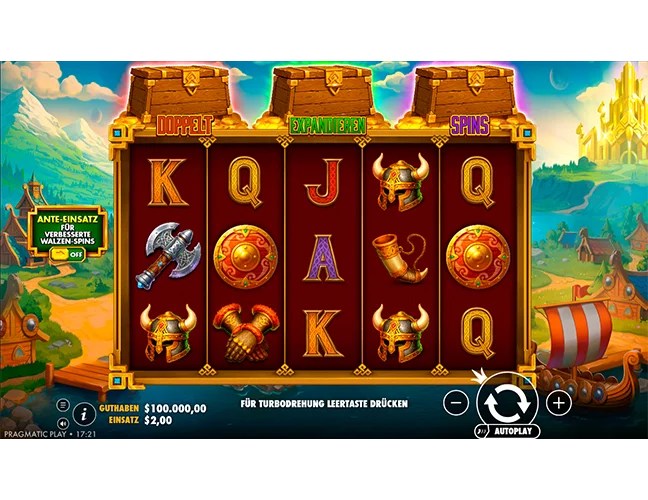648x500 pixels.
Task: Decrease the bet with the minus button
Action: (455, 403)
